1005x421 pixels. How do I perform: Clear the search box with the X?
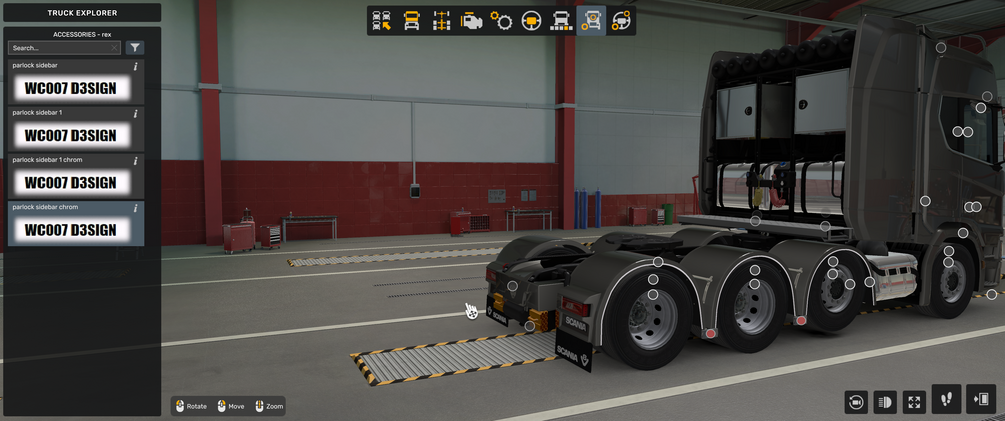pyautogui.click(x=115, y=48)
